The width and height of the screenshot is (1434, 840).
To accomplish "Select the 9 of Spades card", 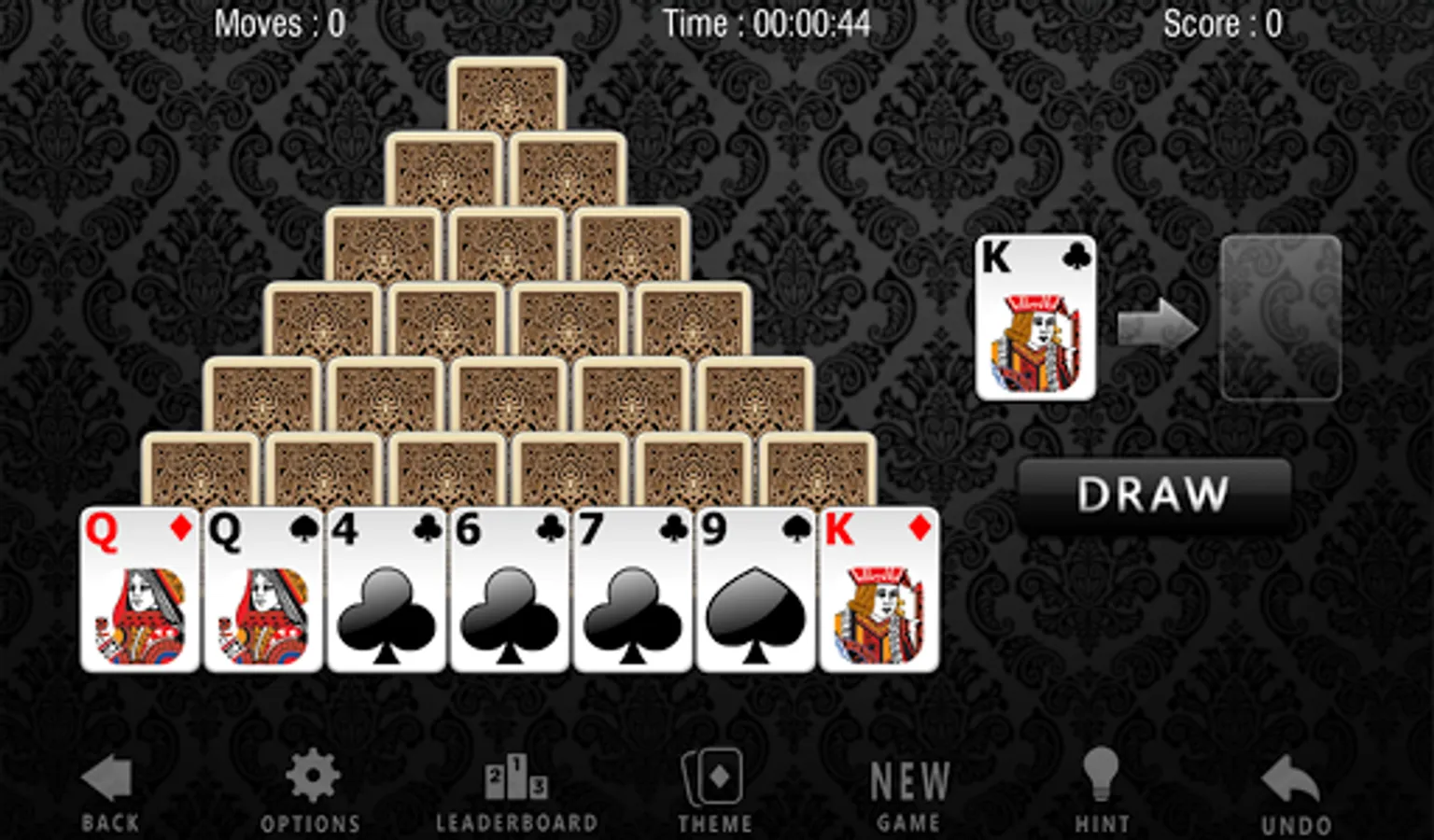I will [752, 588].
